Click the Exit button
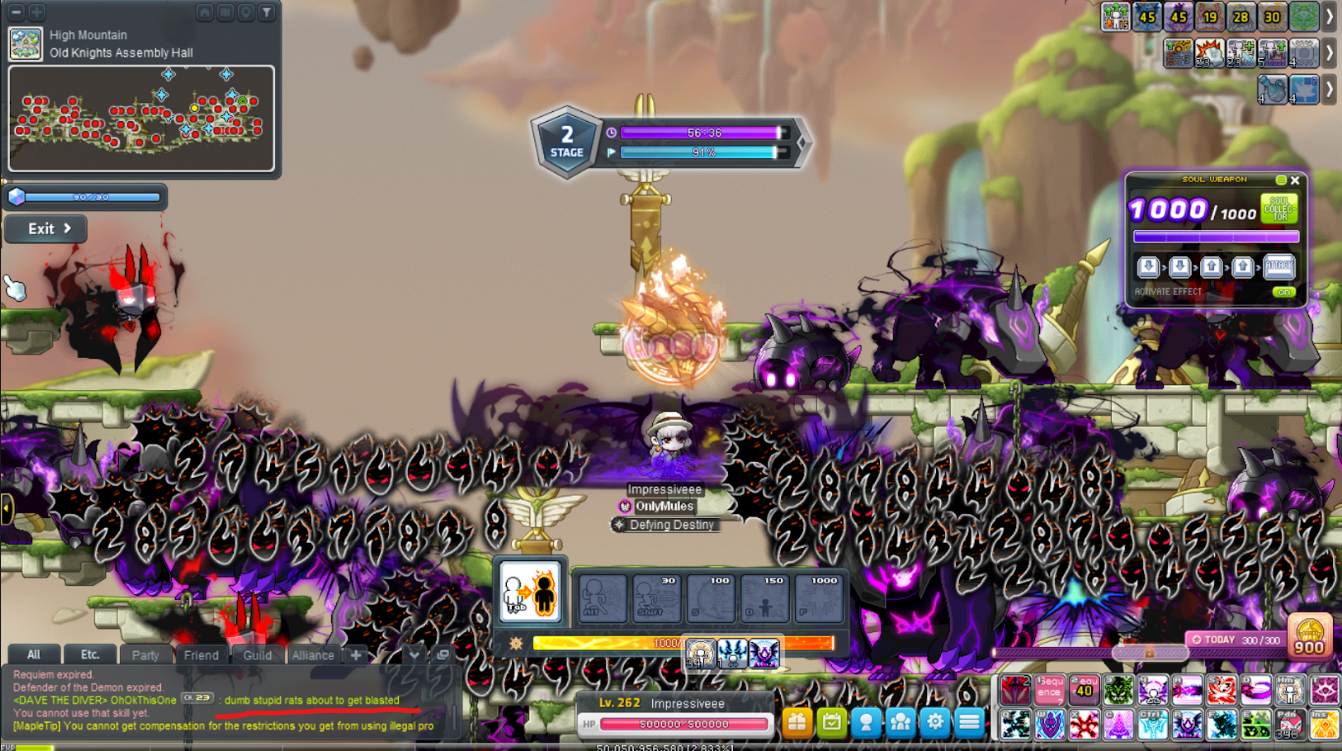This screenshot has width=1342, height=751. [x=46, y=229]
